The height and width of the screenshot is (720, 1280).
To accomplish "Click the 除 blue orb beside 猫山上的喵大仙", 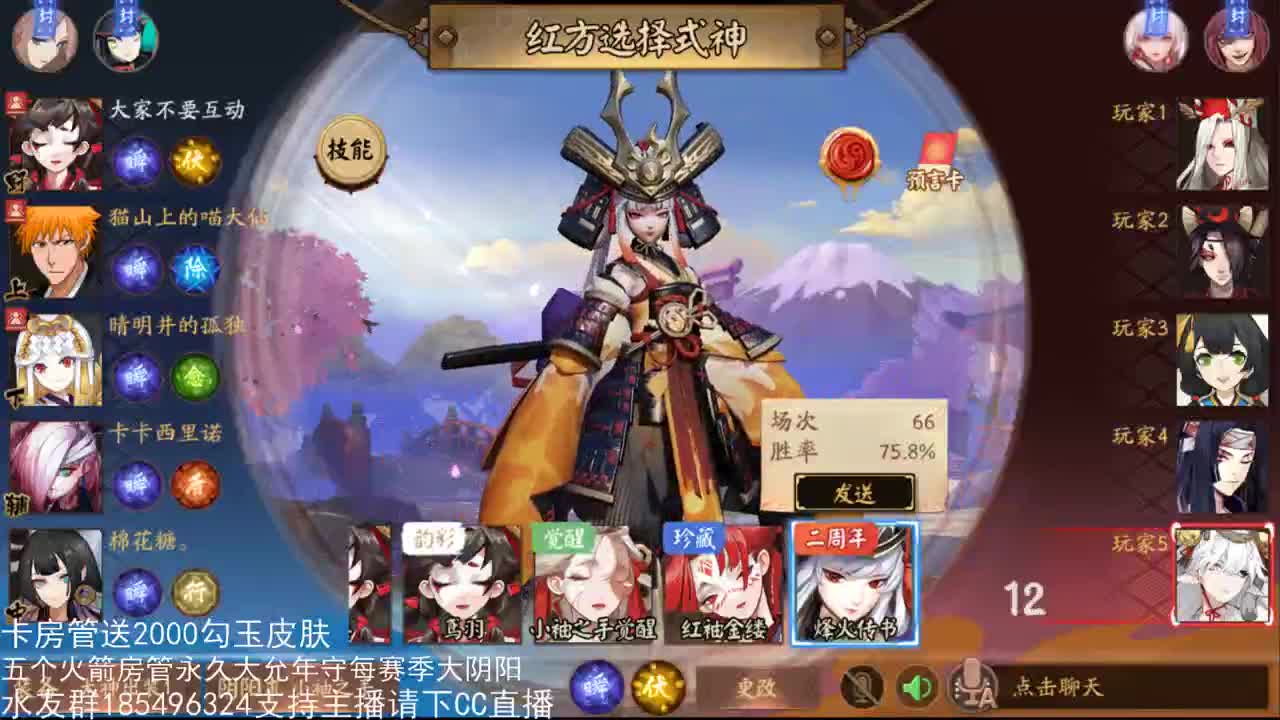I will [196, 269].
